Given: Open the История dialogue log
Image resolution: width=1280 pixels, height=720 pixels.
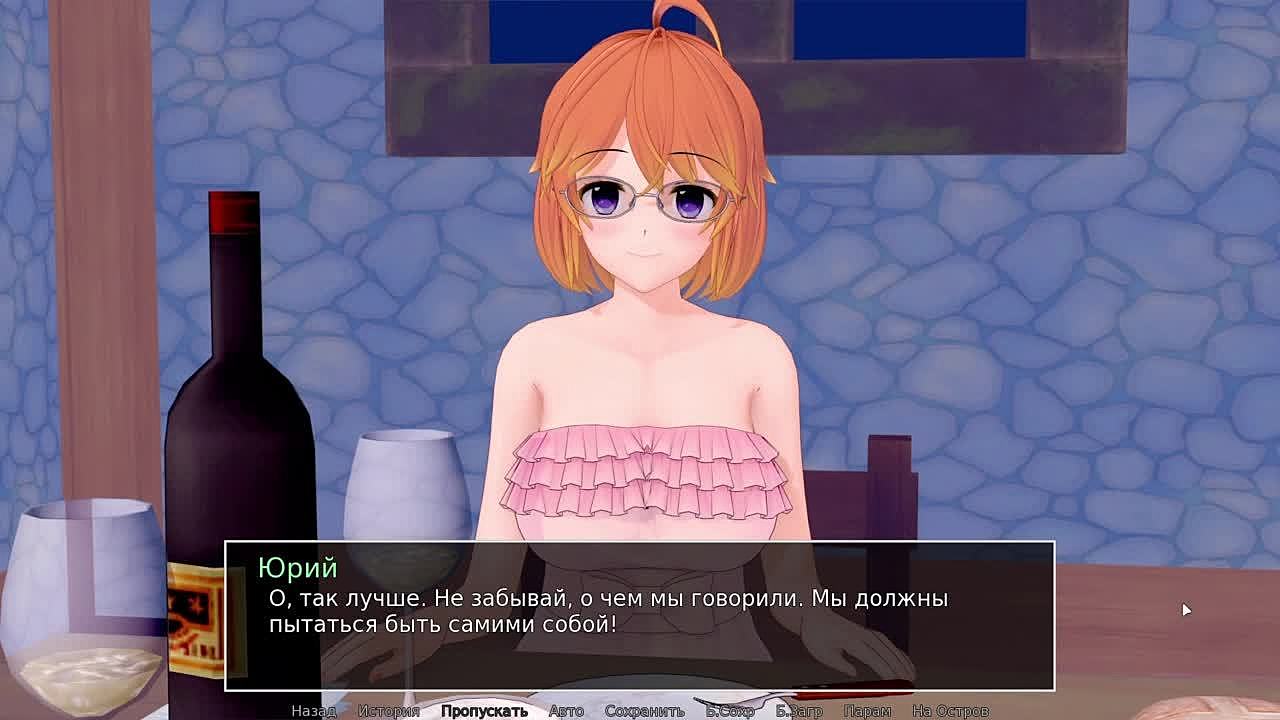Looking at the screenshot, I should tap(388, 711).
